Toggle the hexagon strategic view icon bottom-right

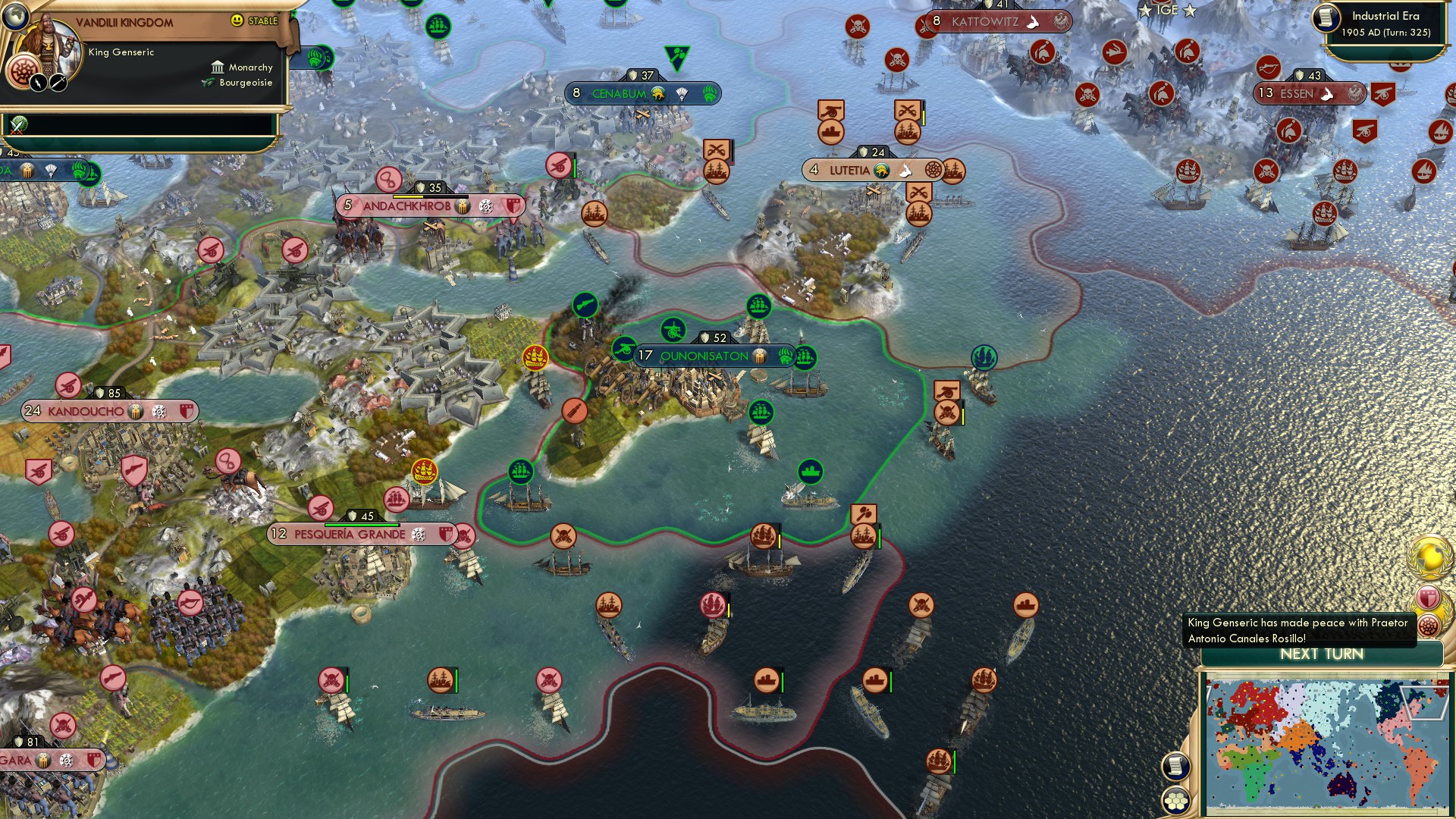pos(1176,801)
